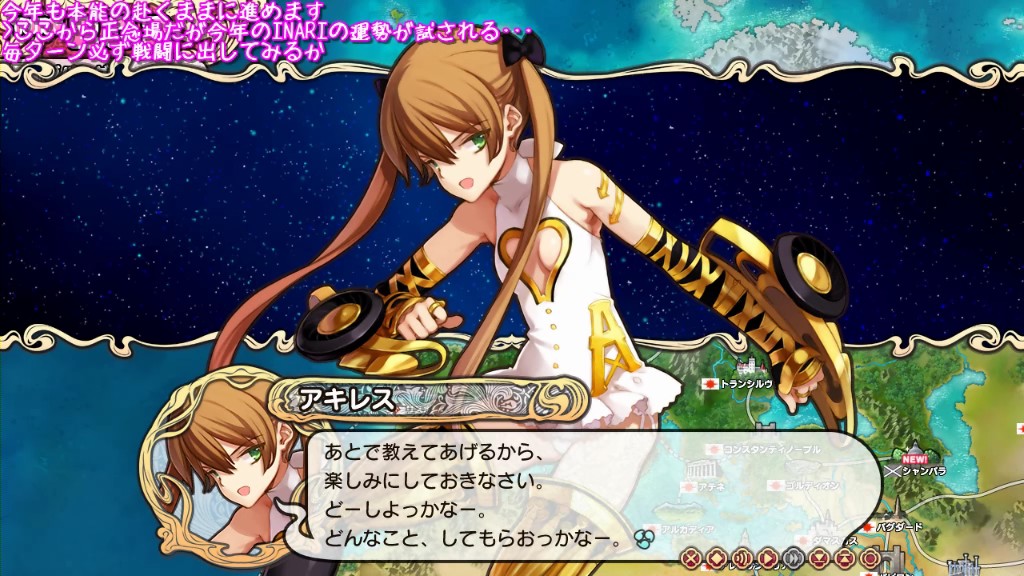Click the downward-triangle icon button

(819, 557)
